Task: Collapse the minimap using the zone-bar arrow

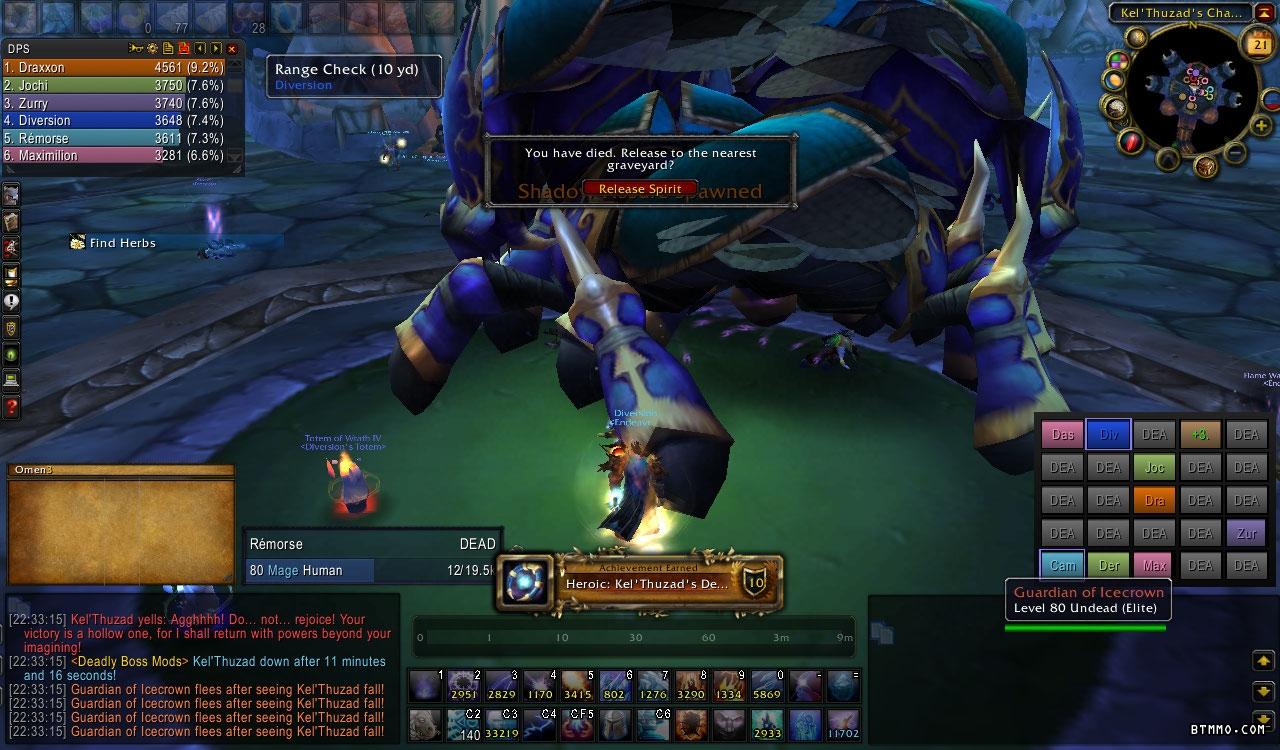Action: 1264,13
